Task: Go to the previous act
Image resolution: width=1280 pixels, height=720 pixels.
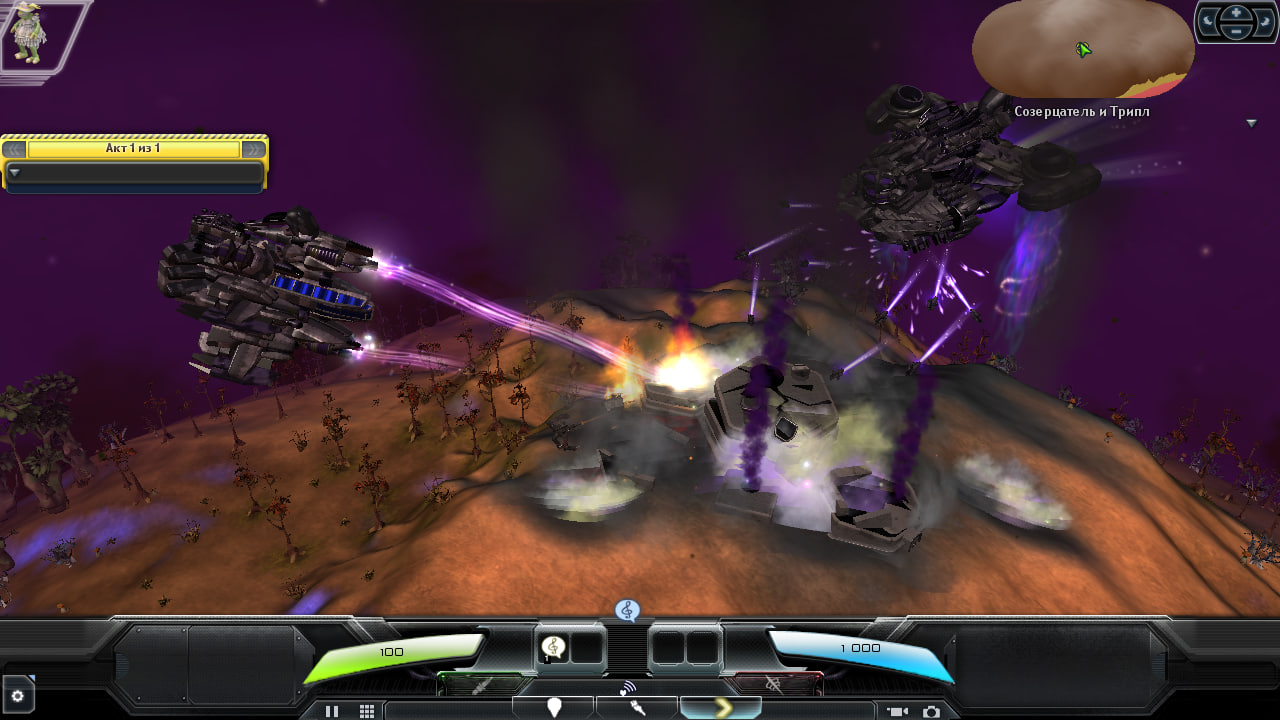Action: [x=14, y=149]
